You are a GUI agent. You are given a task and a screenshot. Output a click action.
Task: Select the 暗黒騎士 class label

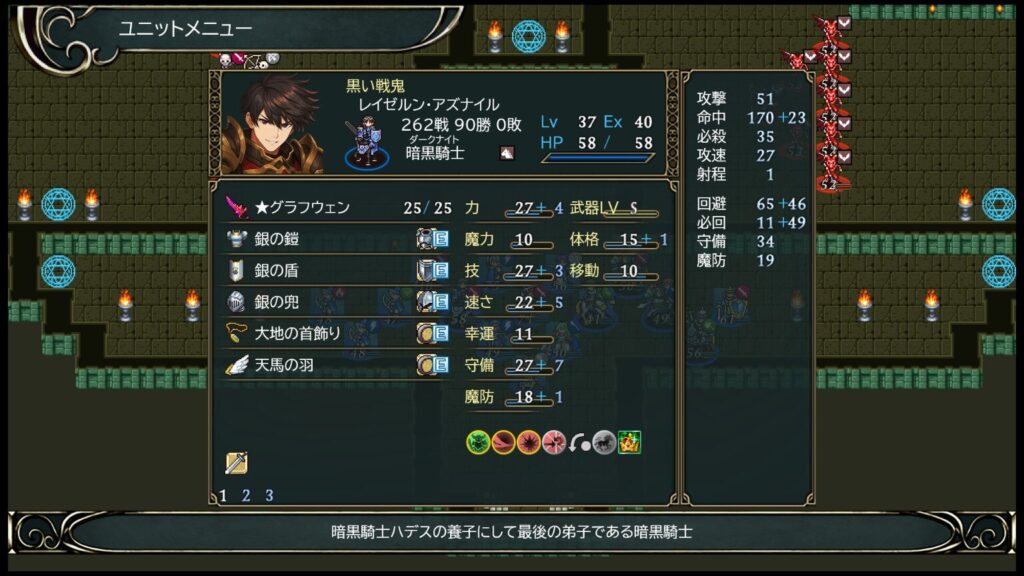435,153
